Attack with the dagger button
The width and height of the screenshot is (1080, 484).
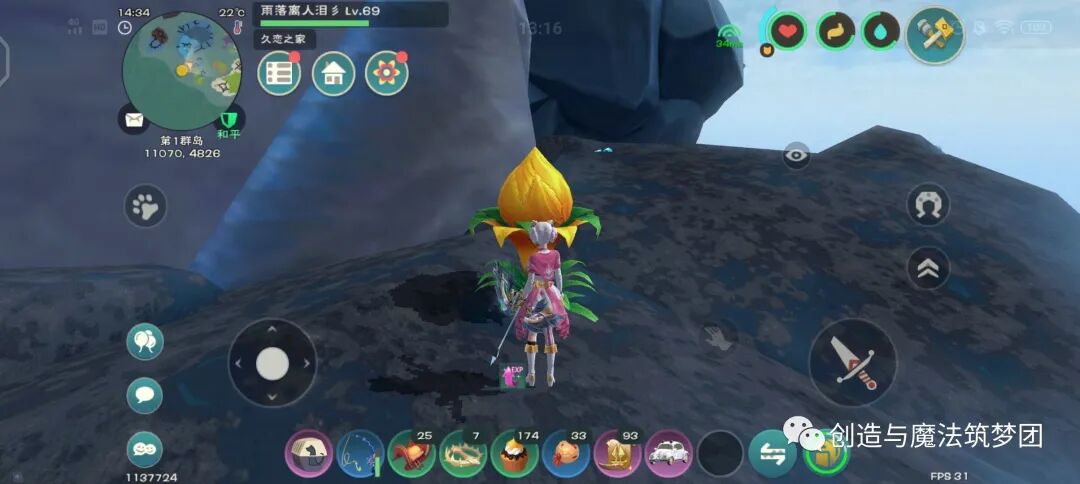tap(852, 362)
